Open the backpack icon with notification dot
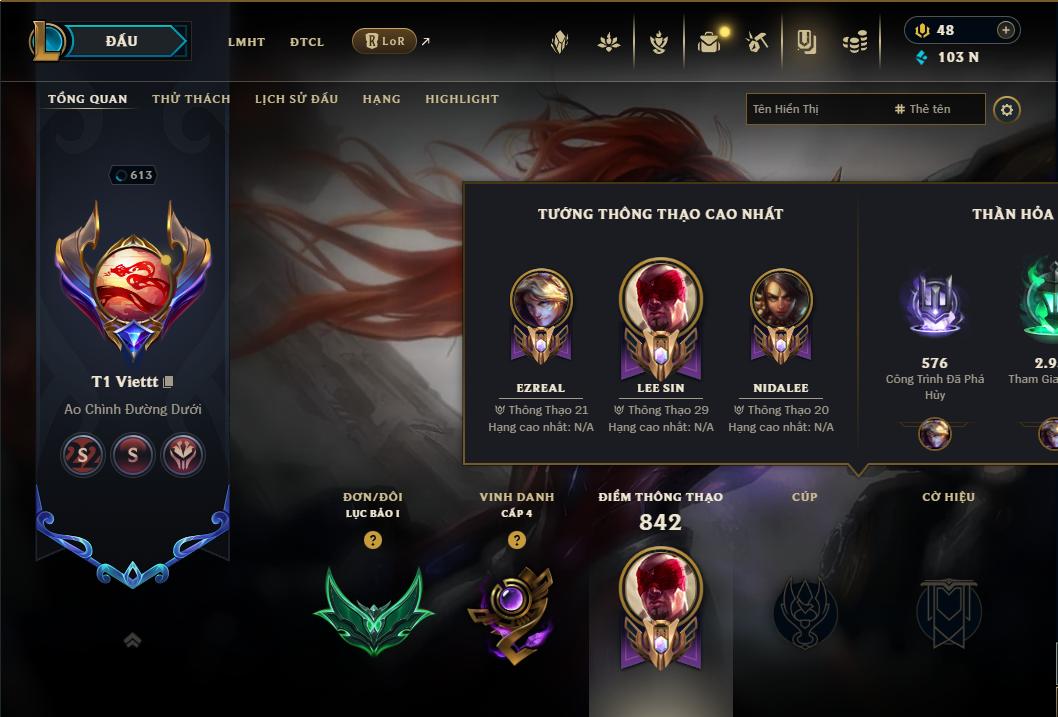Viewport: 1058px width, 717px height. tap(710, 42)
